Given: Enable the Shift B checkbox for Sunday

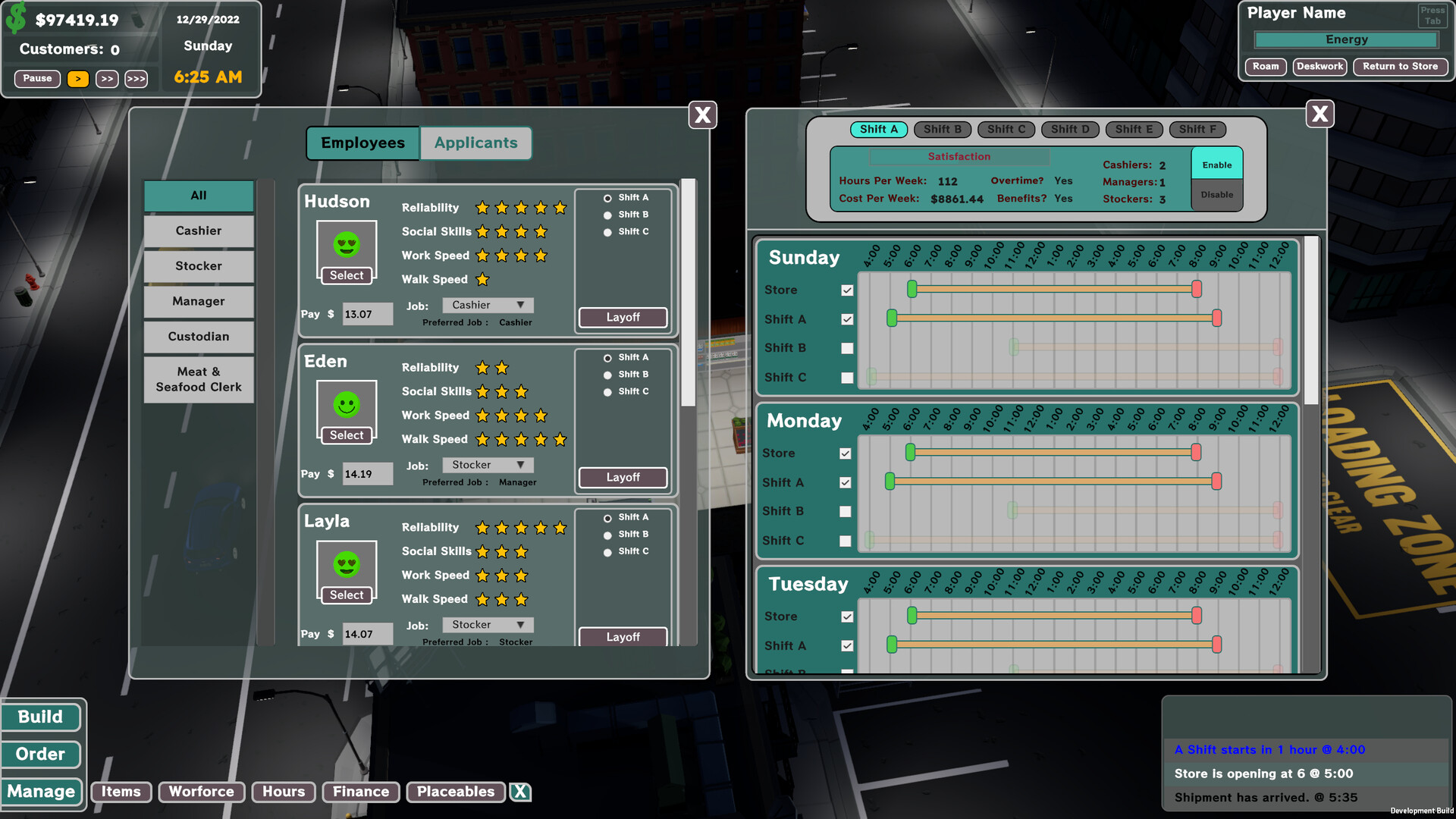Looking at the screenshot, I should pyautogui.click(x=846, y=348).
